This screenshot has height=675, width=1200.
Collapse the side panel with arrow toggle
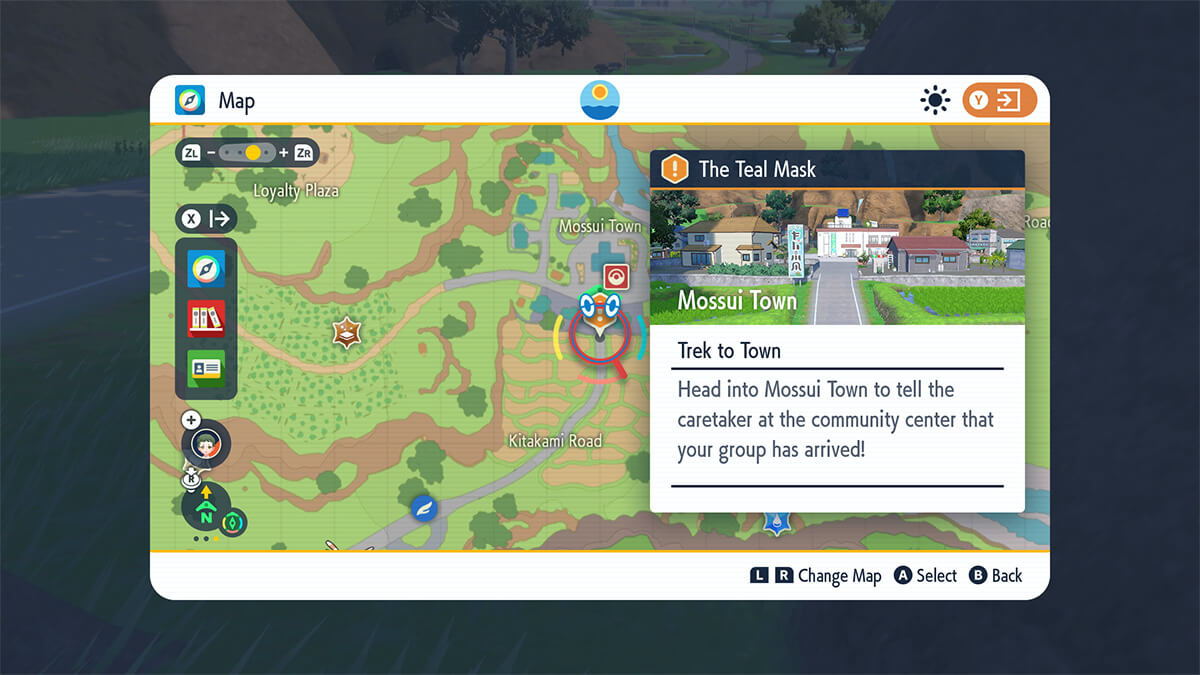point(206,218)
